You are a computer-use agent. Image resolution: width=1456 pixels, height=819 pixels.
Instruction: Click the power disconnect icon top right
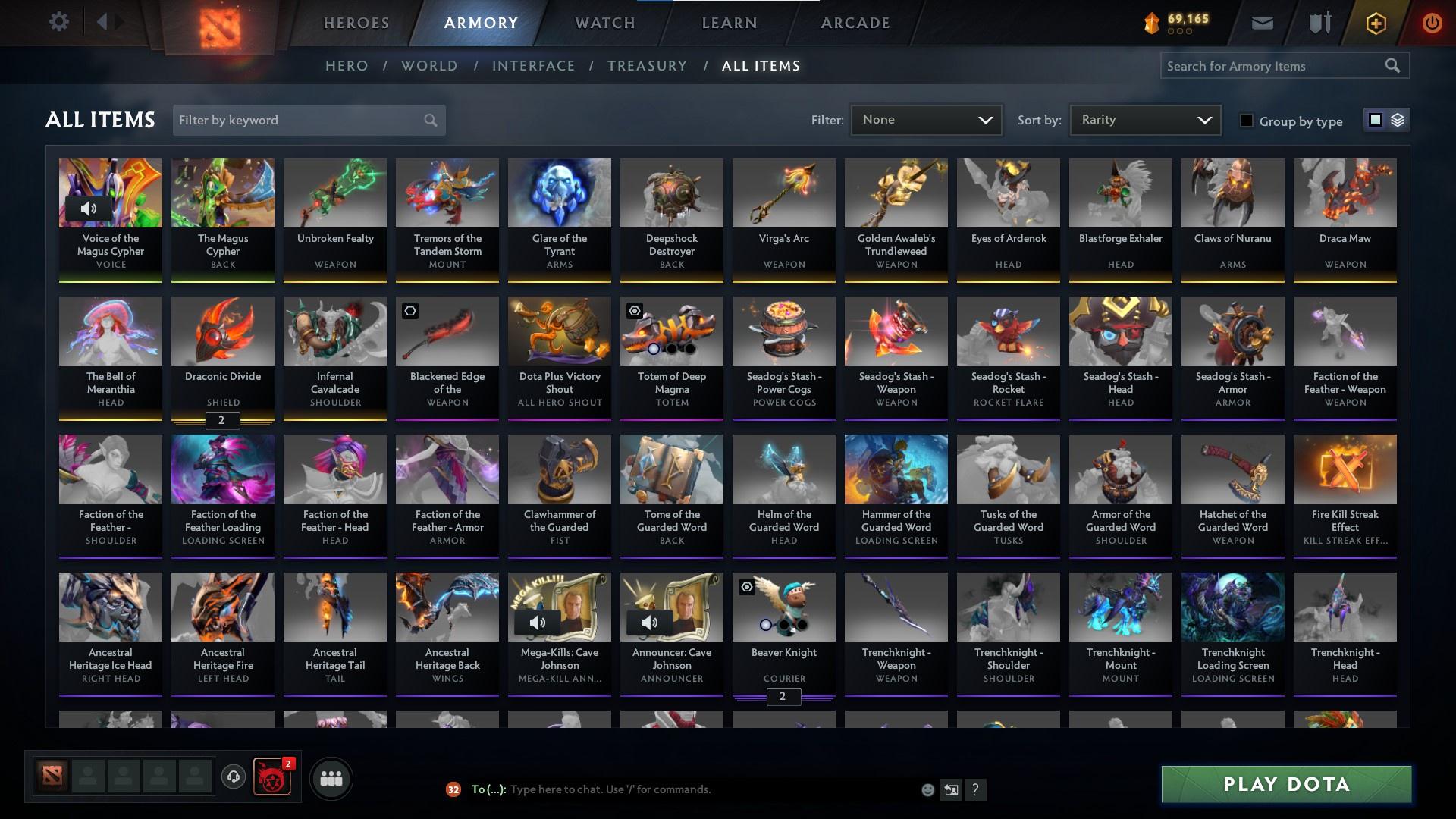click(x=1432, y=23)
